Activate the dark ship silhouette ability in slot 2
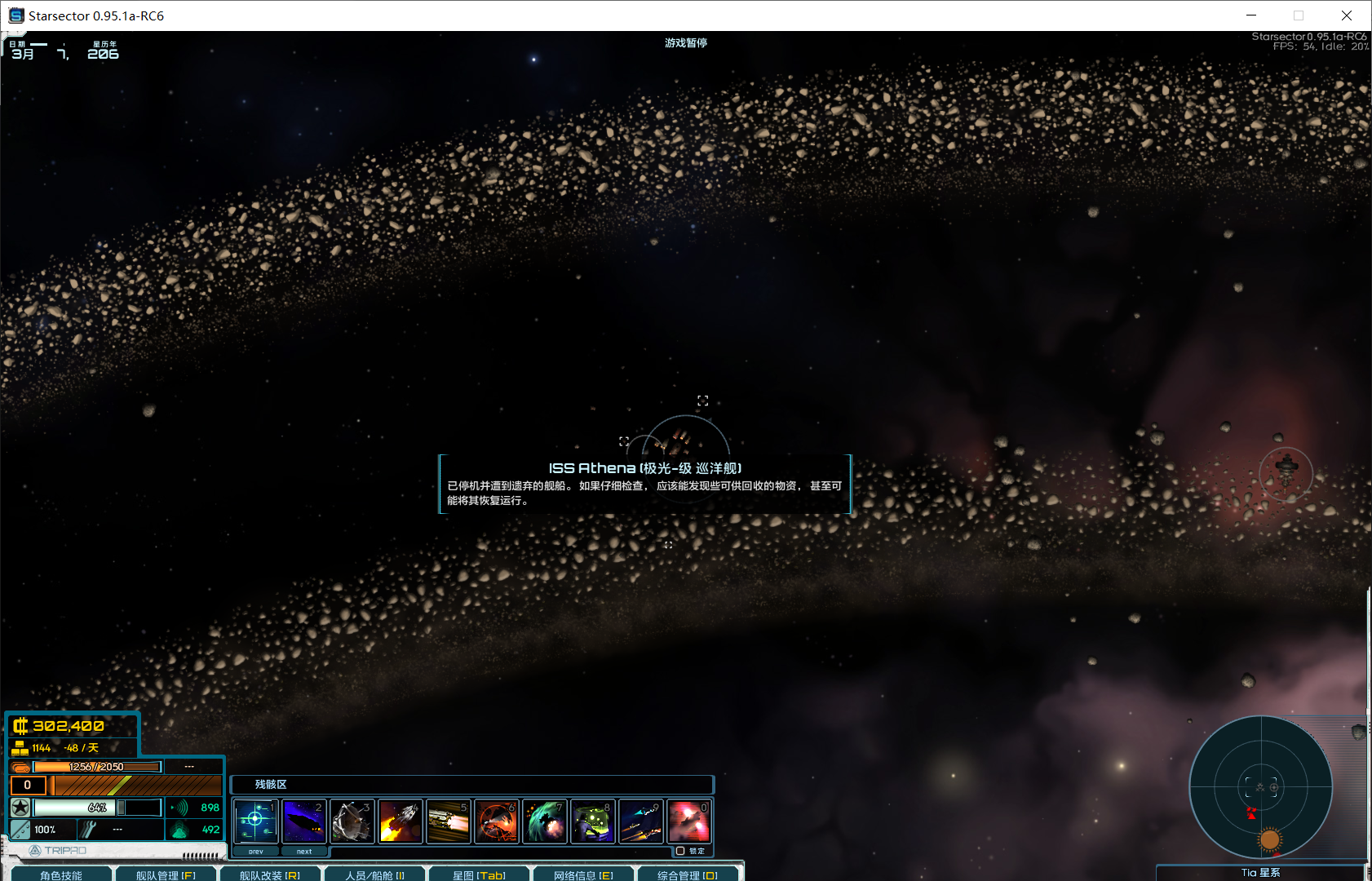 click(x=304, y=821)
